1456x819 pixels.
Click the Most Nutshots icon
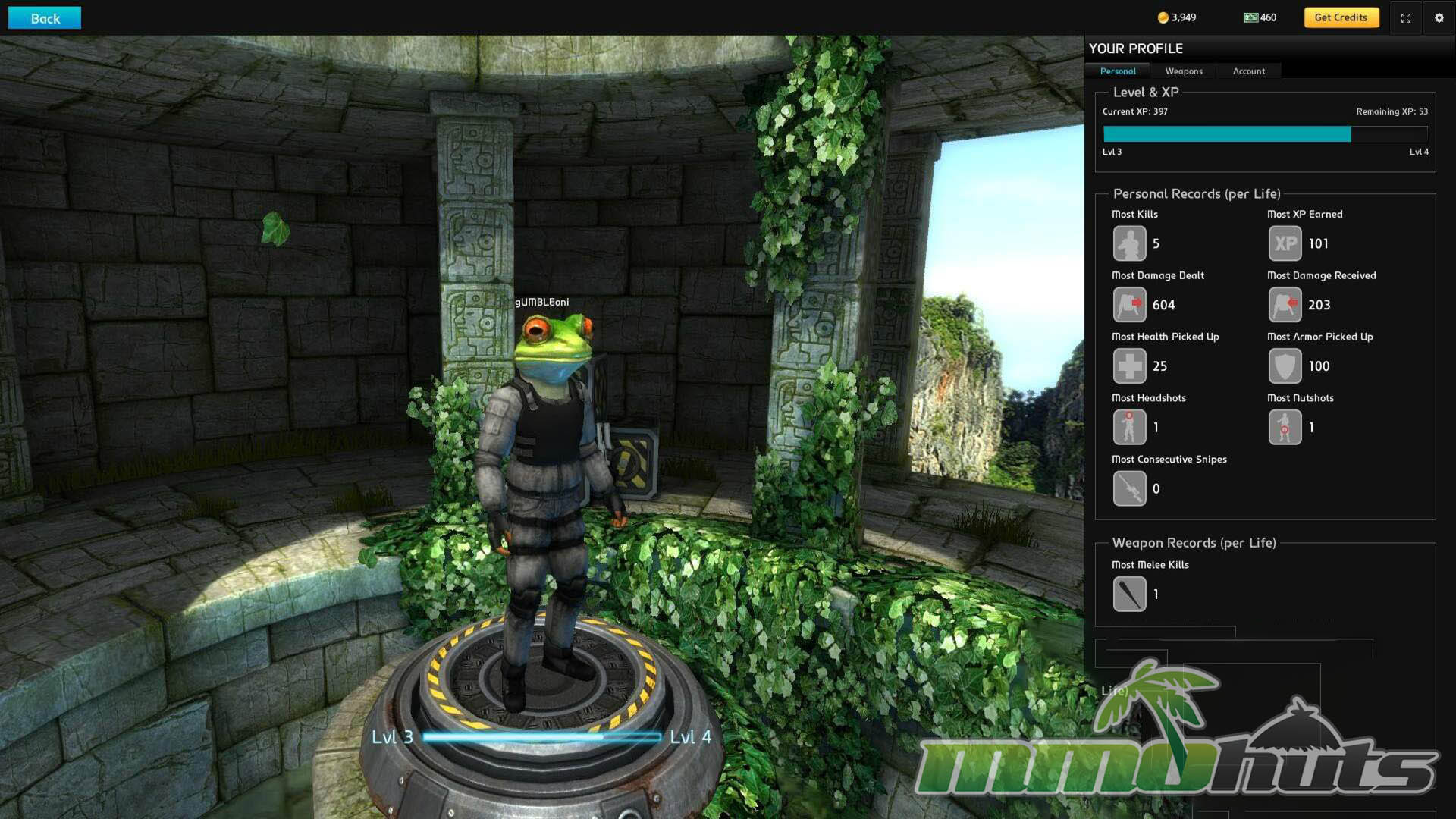1285,428
